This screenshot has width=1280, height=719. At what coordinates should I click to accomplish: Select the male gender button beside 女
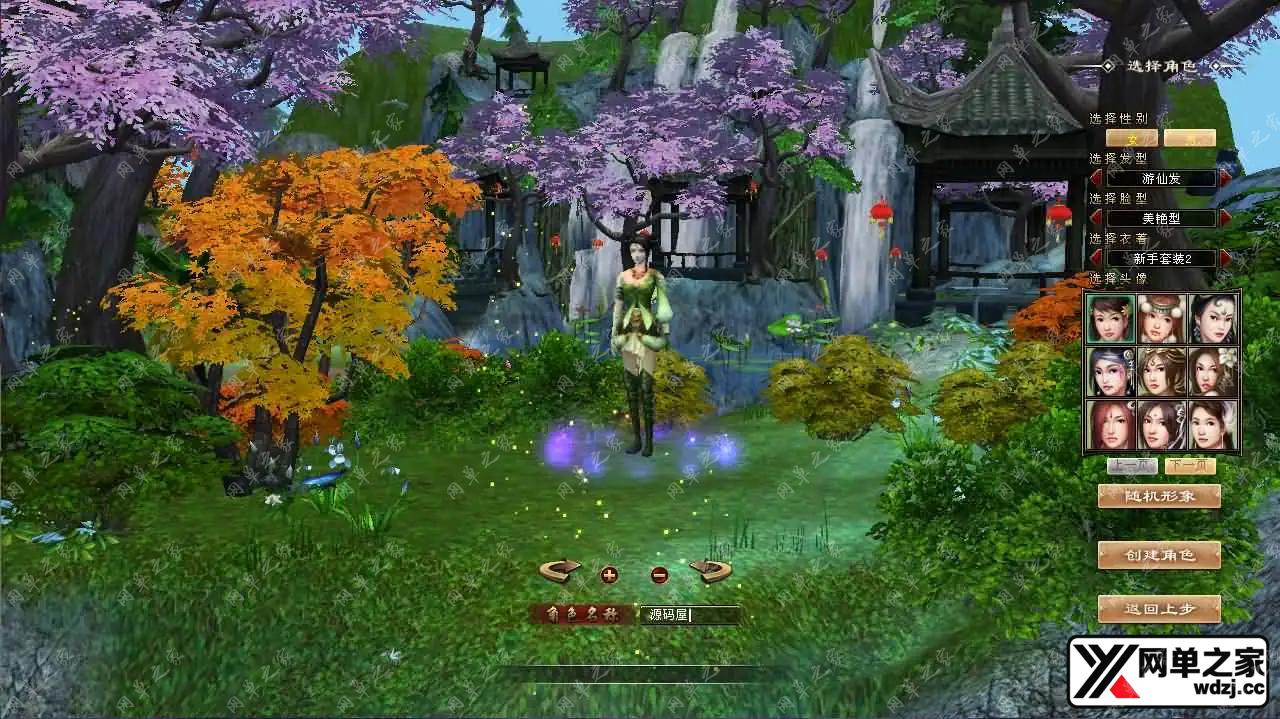coord(1189,138)
